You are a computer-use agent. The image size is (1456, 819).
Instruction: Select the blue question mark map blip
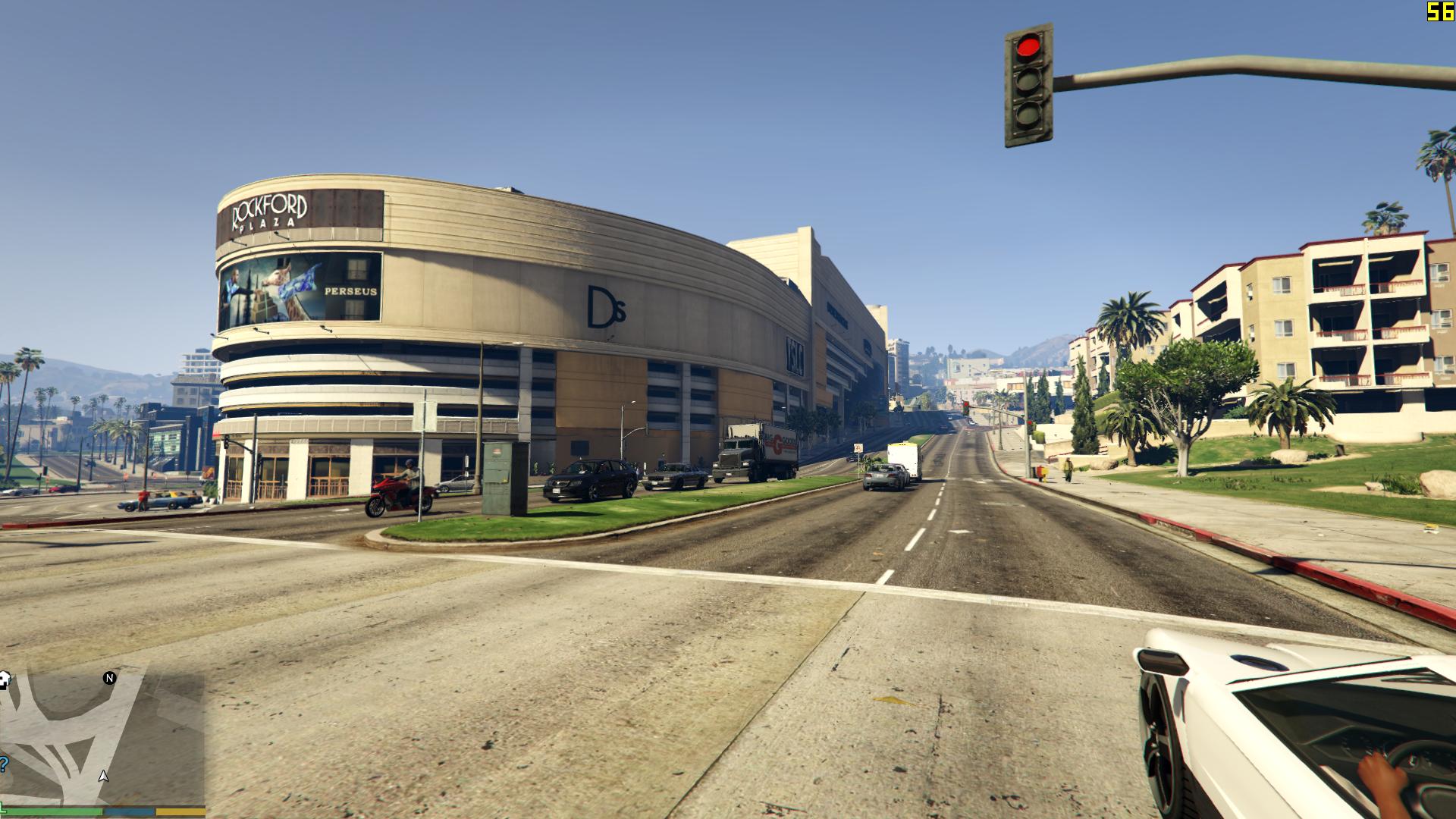pos(4,764)
